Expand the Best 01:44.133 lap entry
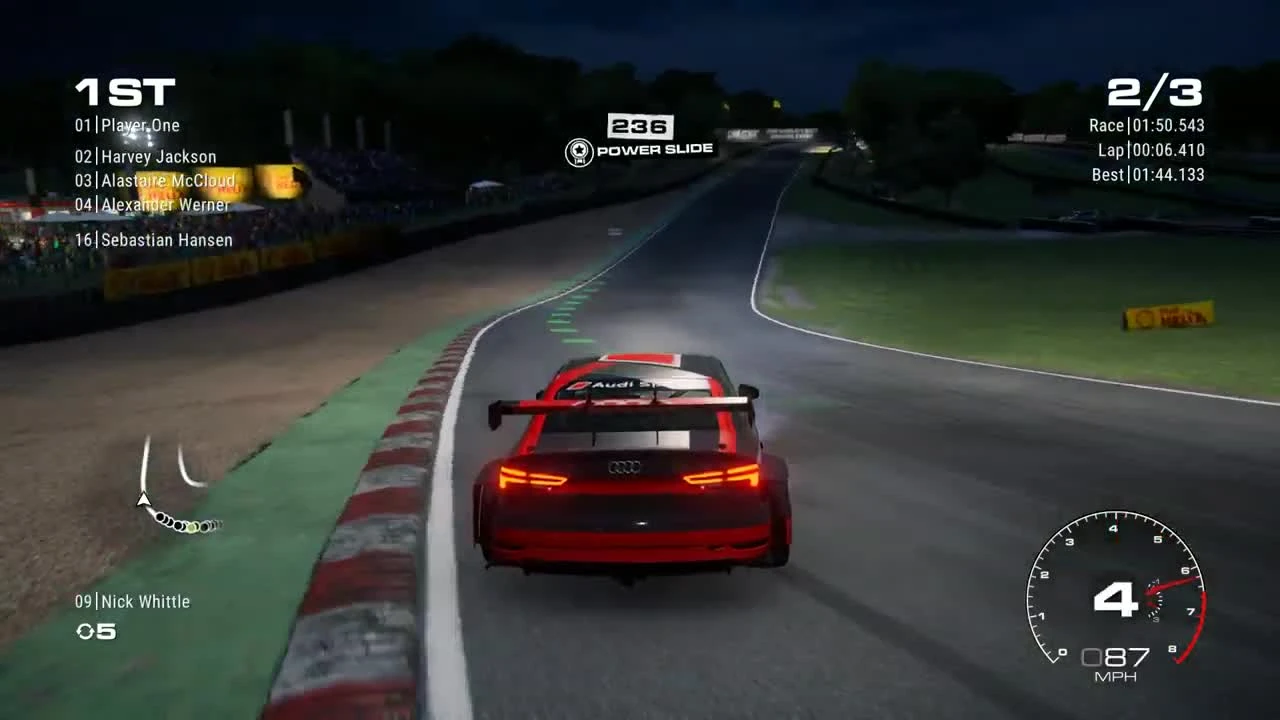The image size is (1280, 720). 1147,174
